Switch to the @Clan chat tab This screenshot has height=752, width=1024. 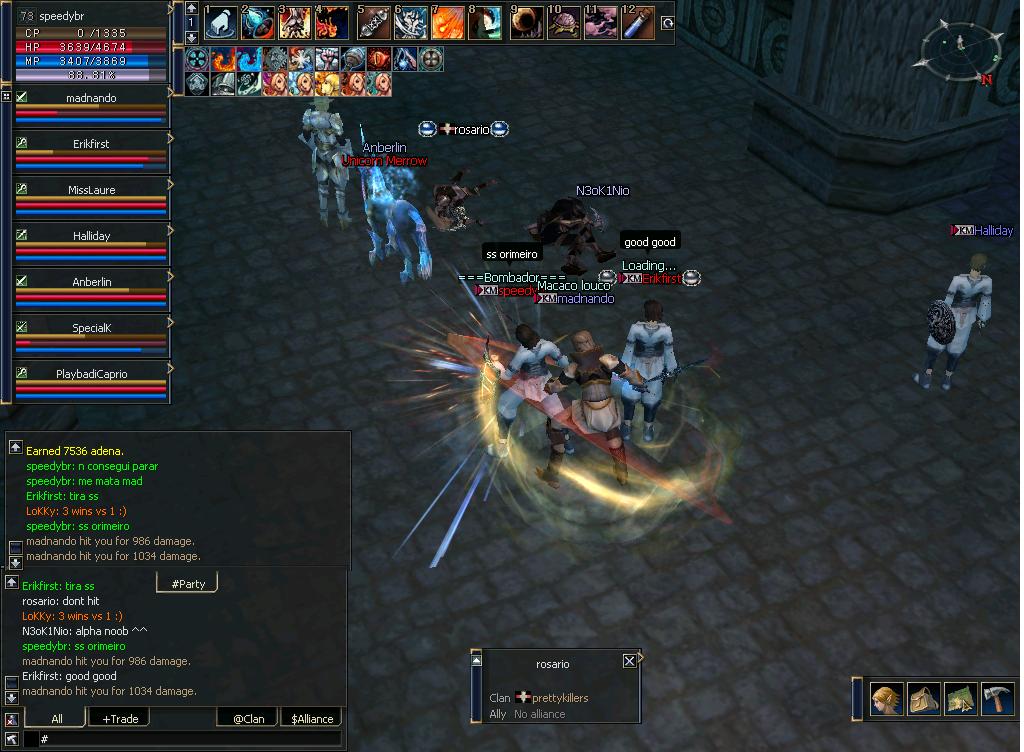coord(248,718)
